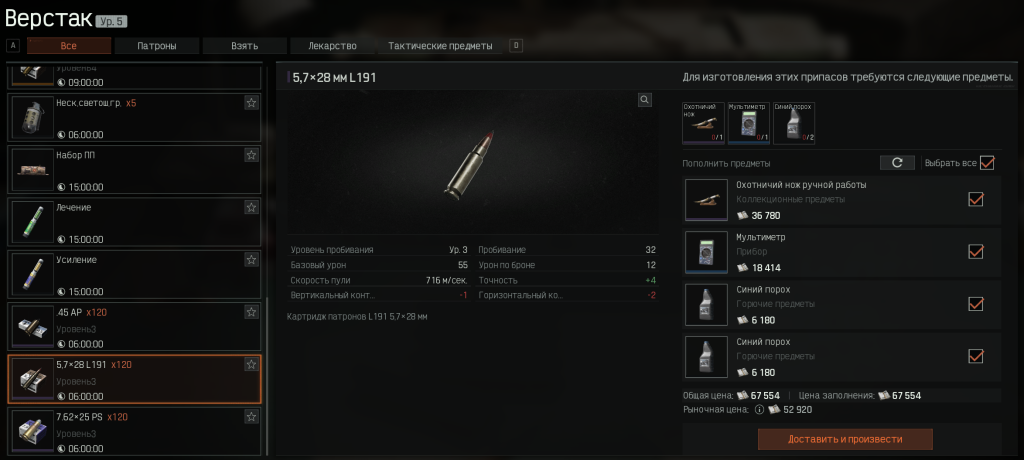Select the Синий порох required item slot
The width and height of the screenshot is (1024, 460).
click(x=794, y=123)
